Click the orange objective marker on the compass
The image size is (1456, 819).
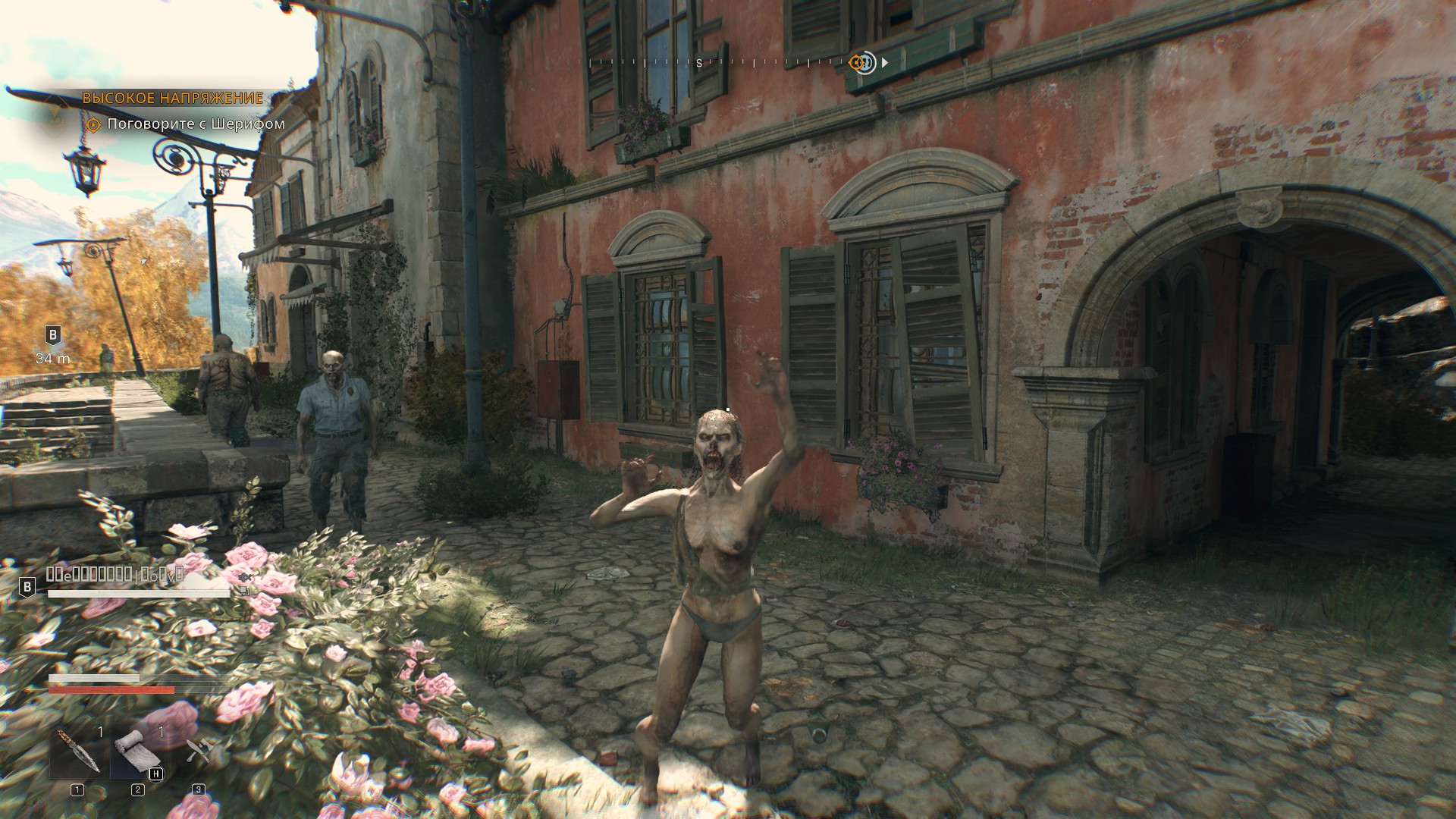click(x=859, y=63)
